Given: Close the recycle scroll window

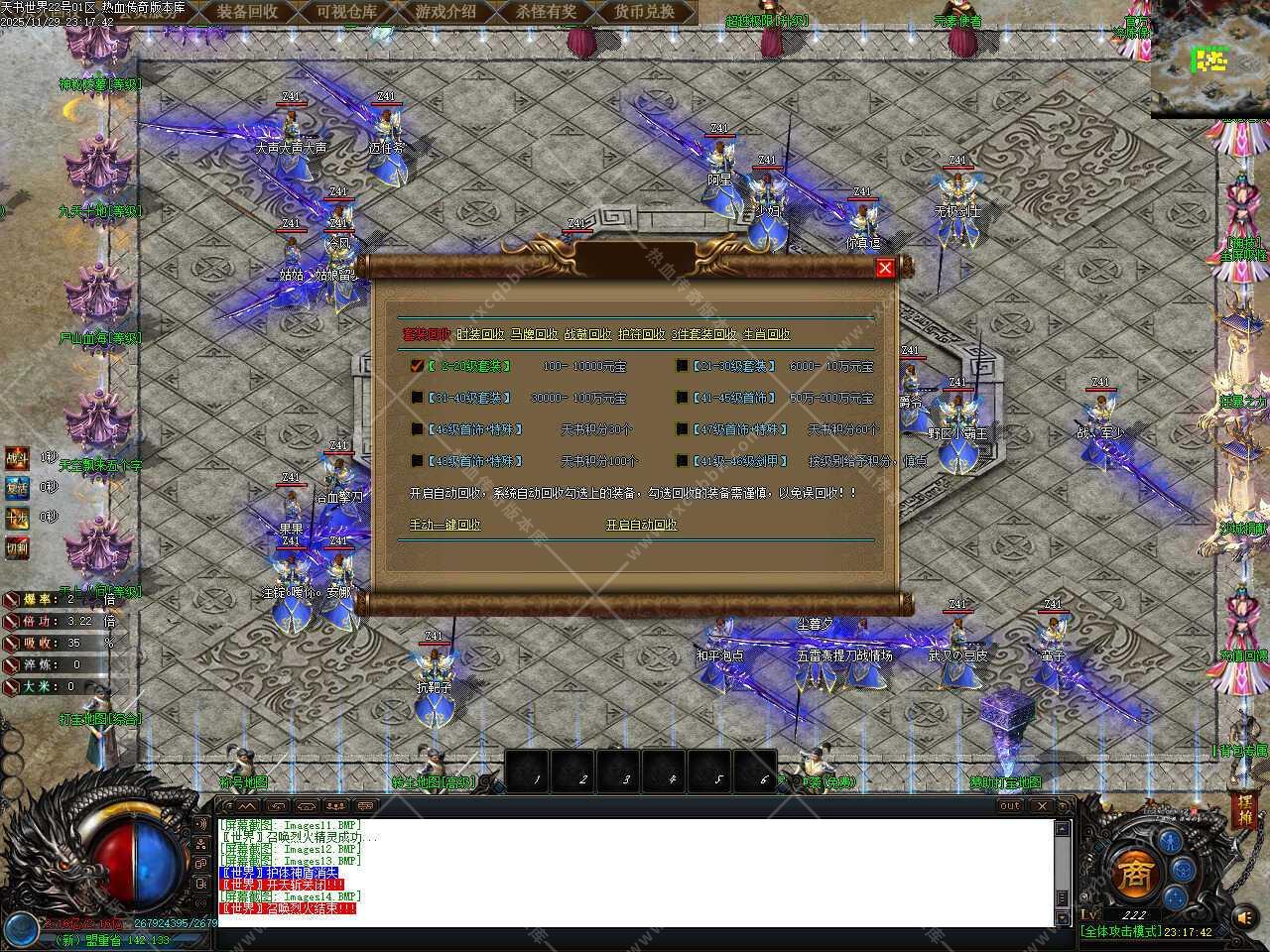Looking at the screenshot, I should pos(885,267).
